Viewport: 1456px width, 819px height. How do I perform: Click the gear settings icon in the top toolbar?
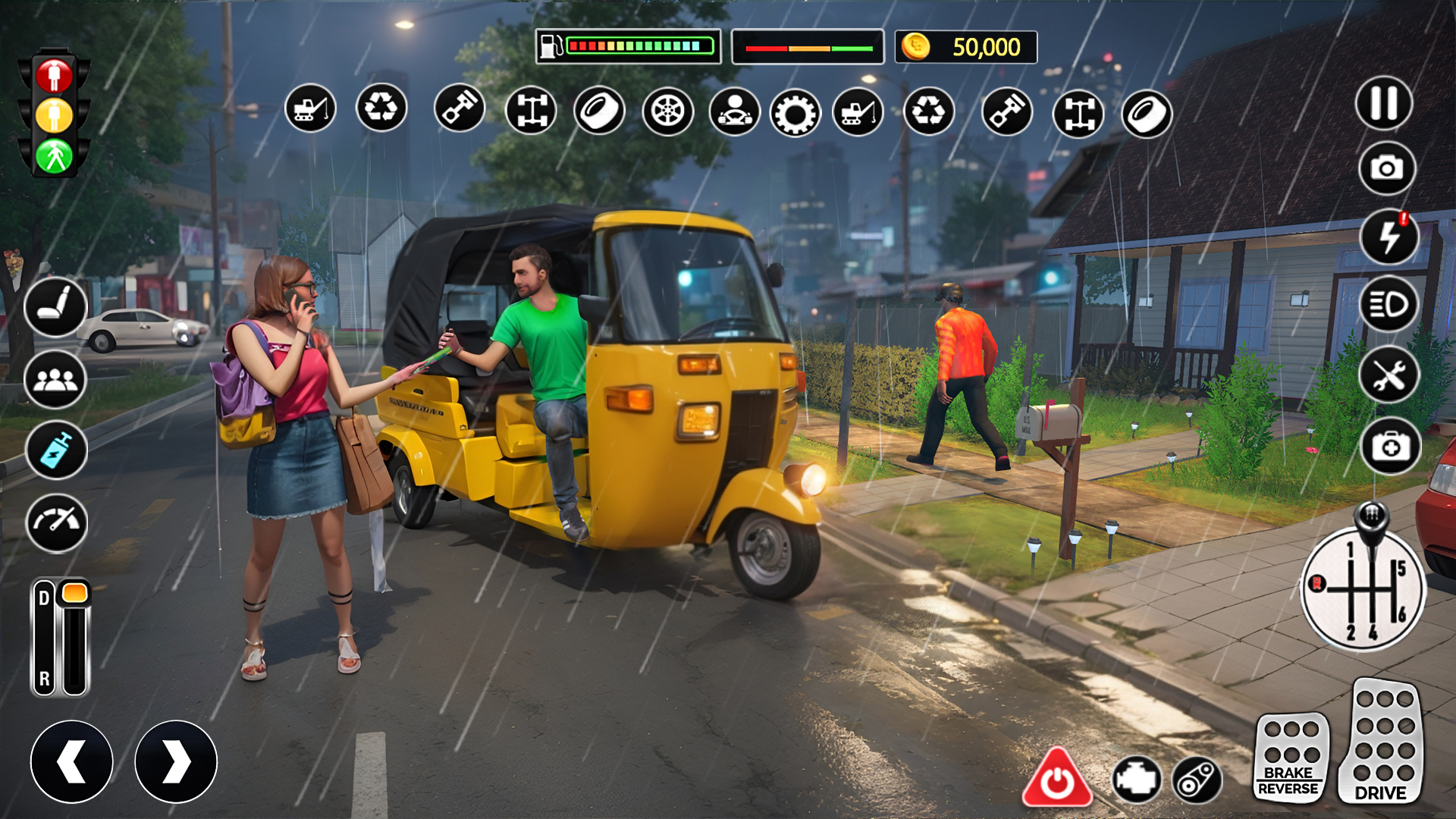point(795,111)
